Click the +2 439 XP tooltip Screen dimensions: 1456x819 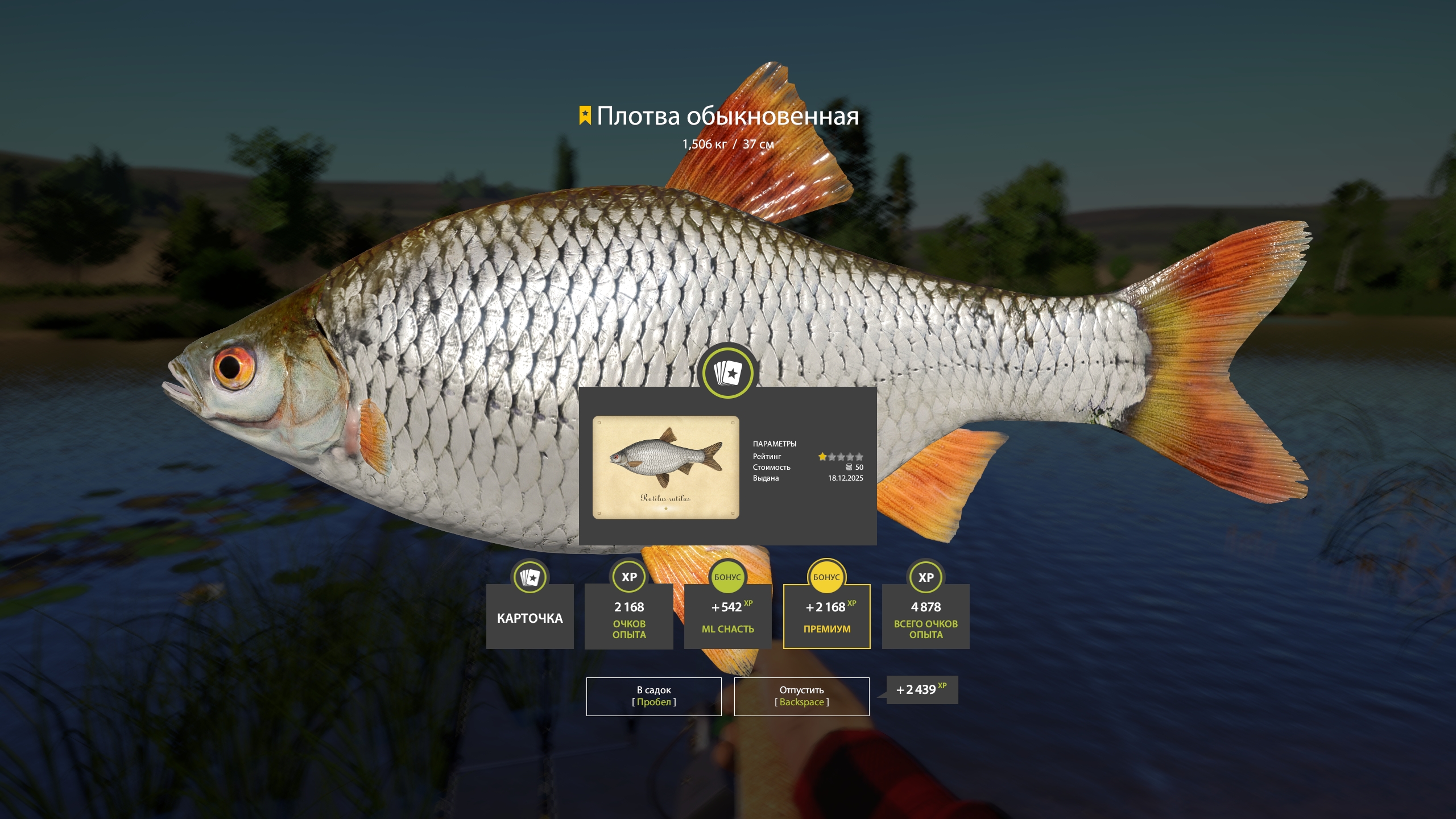click(x=921, y=690)
